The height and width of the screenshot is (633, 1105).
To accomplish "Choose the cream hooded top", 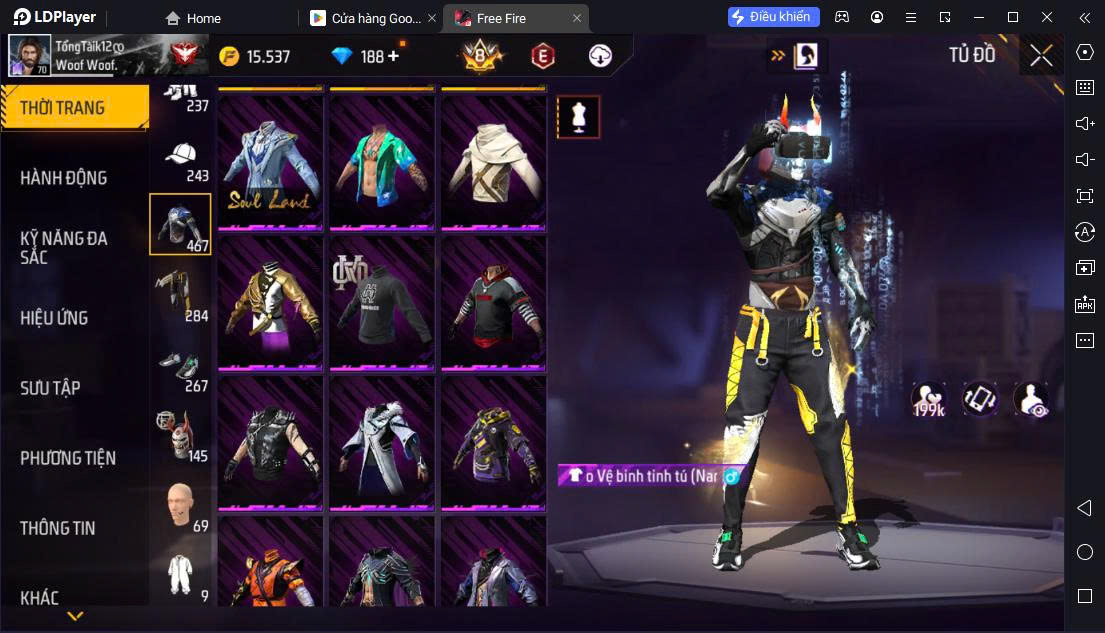I will pyautogui.click(x=494, y=160).
